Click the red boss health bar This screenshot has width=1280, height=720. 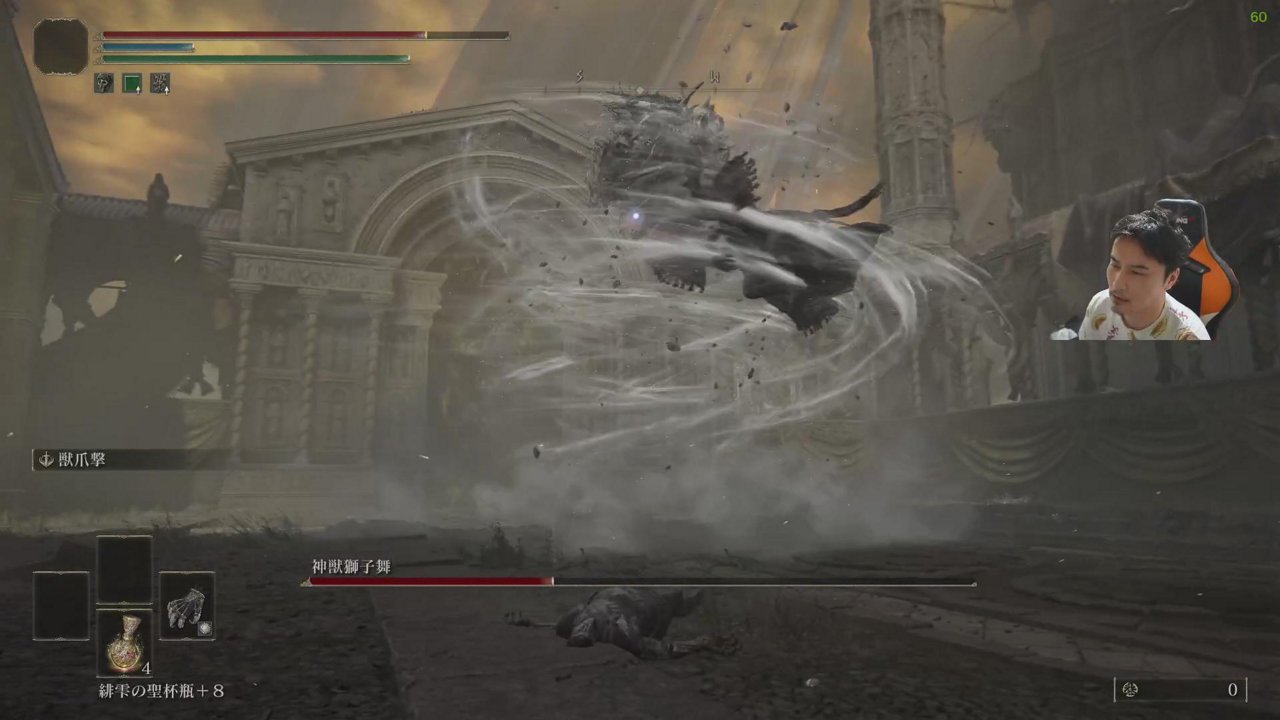(x=430, y=582)
